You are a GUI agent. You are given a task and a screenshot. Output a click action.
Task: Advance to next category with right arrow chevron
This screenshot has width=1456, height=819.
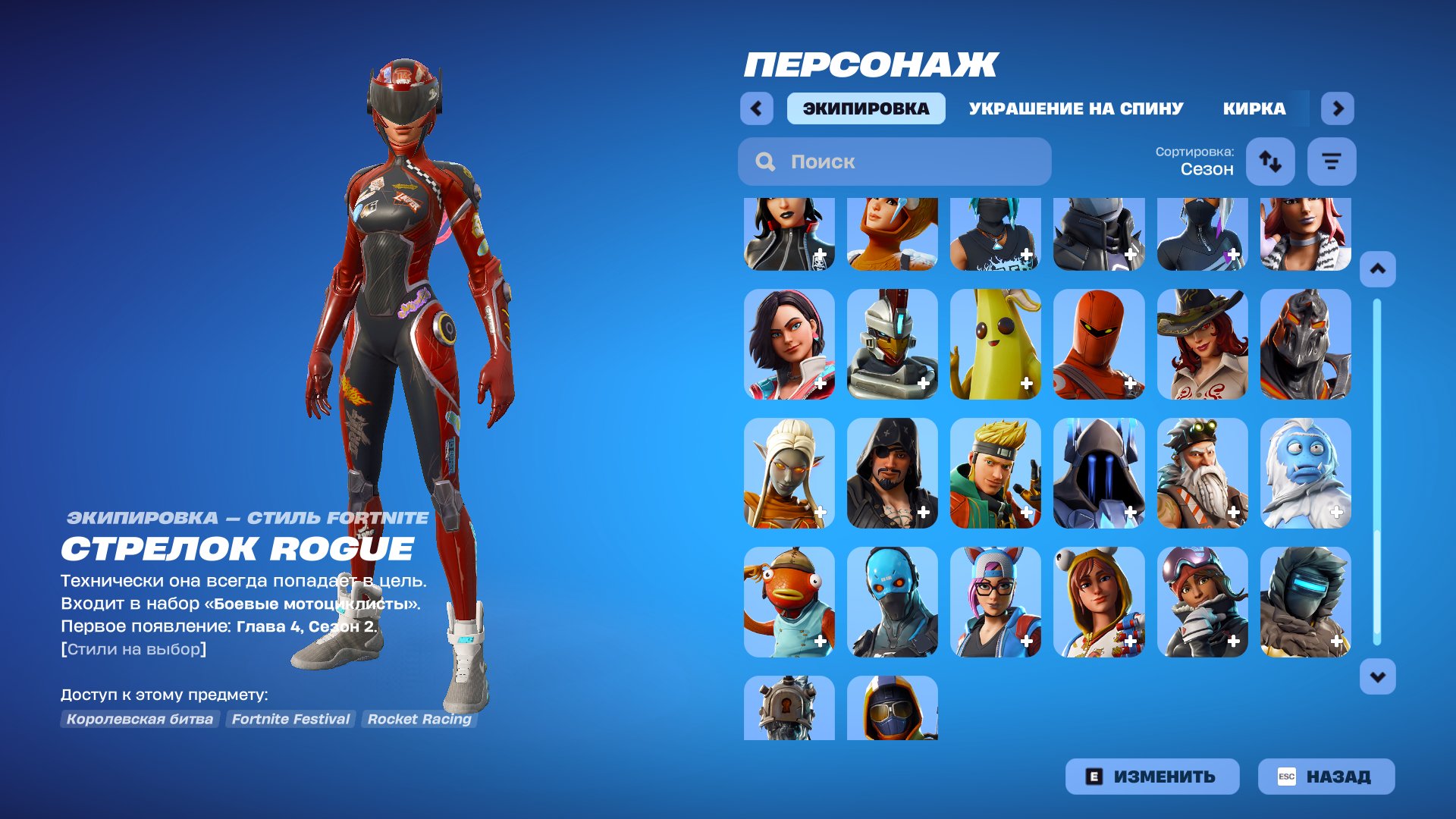(1338, 108)
